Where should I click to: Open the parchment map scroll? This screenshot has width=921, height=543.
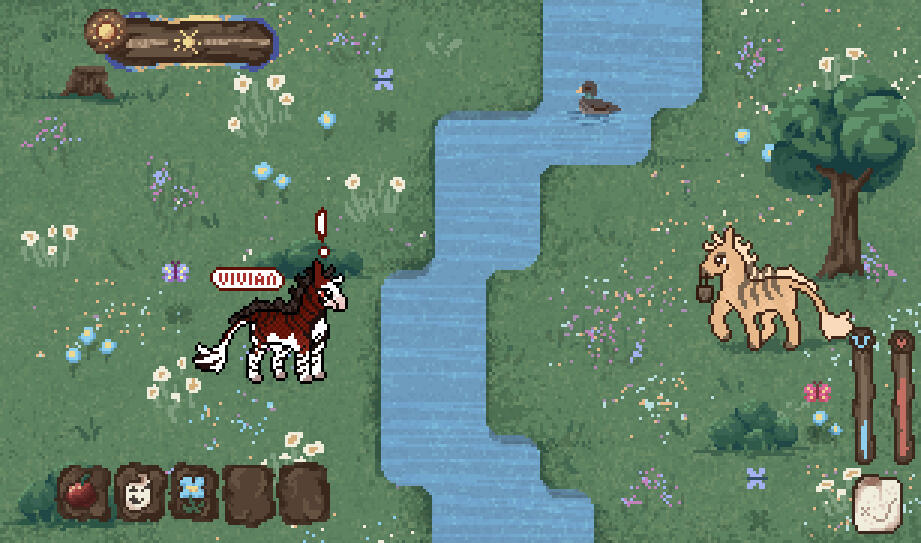(877, 503)
